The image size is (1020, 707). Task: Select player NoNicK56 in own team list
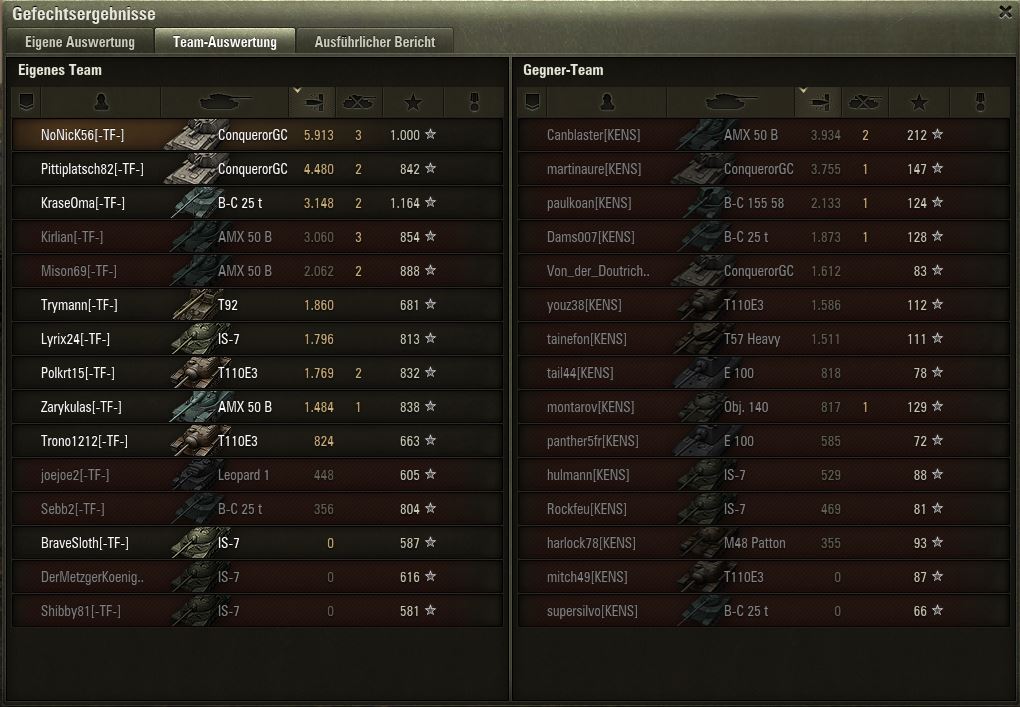[x=83, y=135]
